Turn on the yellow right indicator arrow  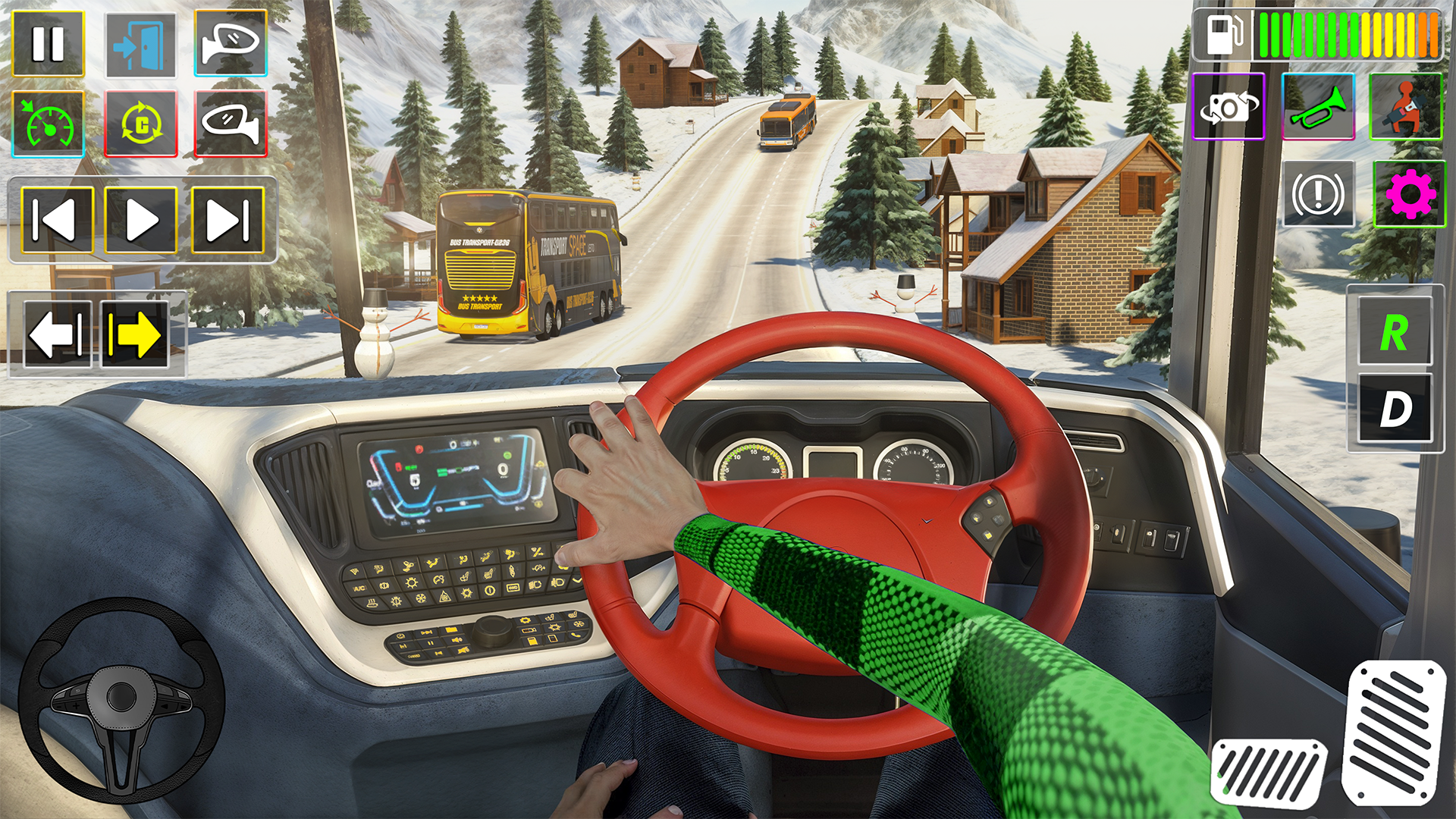click(x=135, y=334)
